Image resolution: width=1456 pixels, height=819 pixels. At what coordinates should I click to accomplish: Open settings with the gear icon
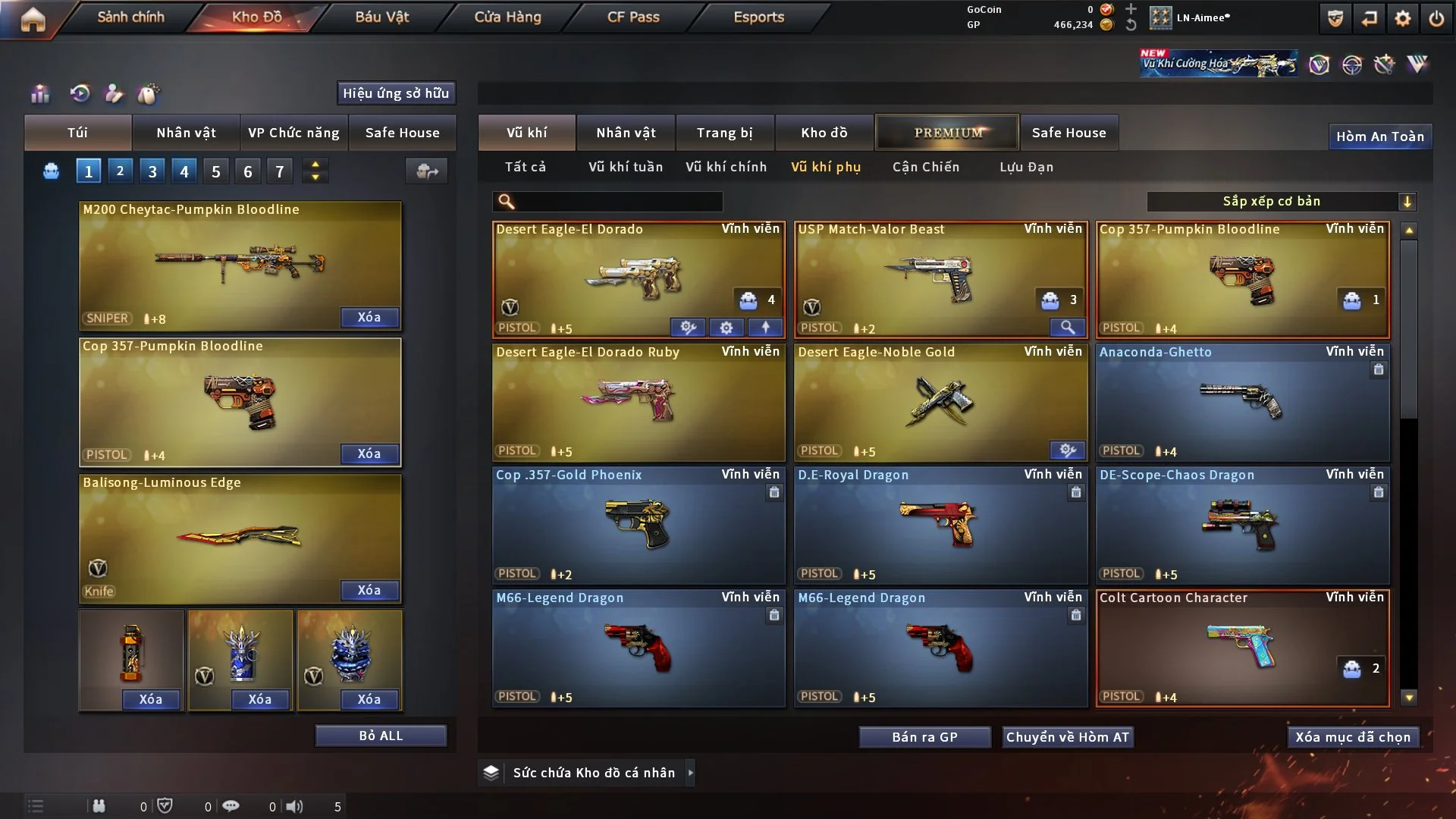pos(1402,18)
